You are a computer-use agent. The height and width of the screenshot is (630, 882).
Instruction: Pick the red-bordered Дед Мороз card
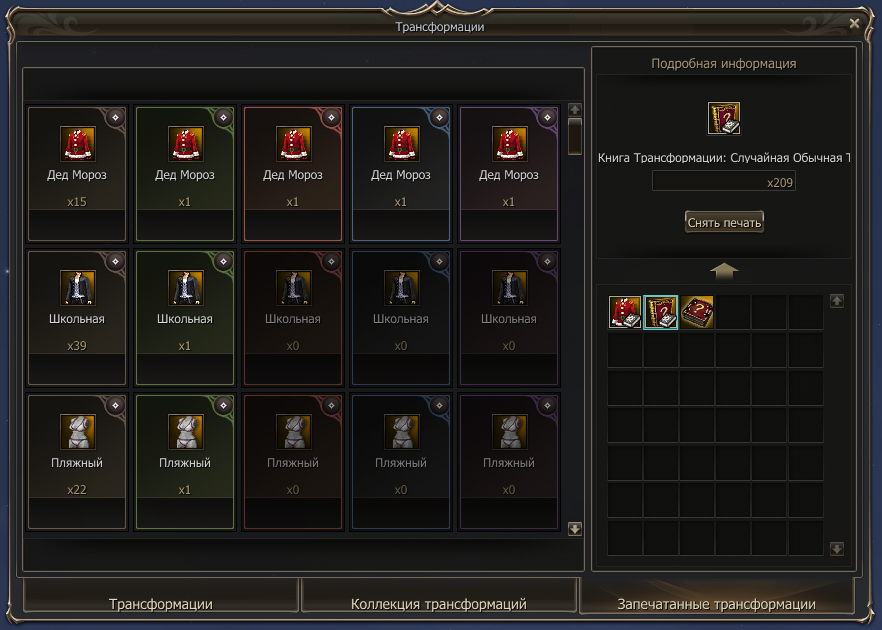tap(293, 173)
